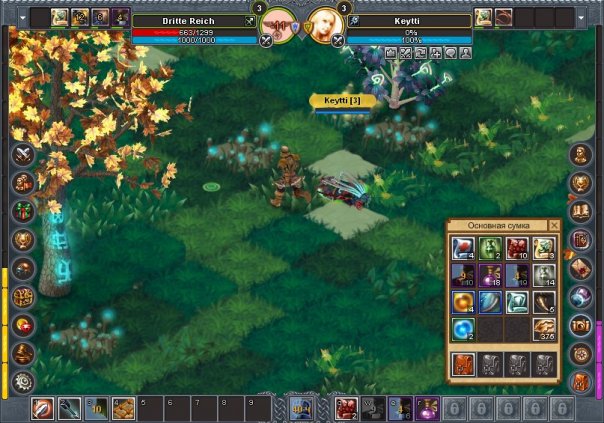Select the red dice item stack
The height and width of the screenshot is (423, 604).
pyautogui.click(x=517, y=249)
